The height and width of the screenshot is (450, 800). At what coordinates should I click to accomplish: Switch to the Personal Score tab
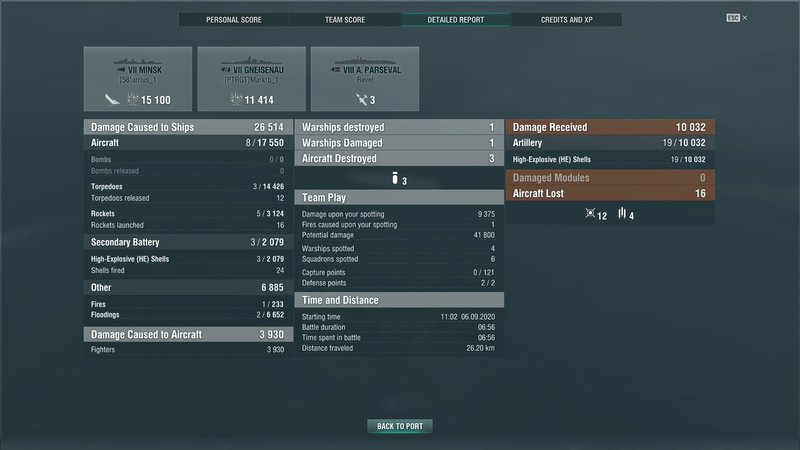pyautogui.click(x=235, y=20)
